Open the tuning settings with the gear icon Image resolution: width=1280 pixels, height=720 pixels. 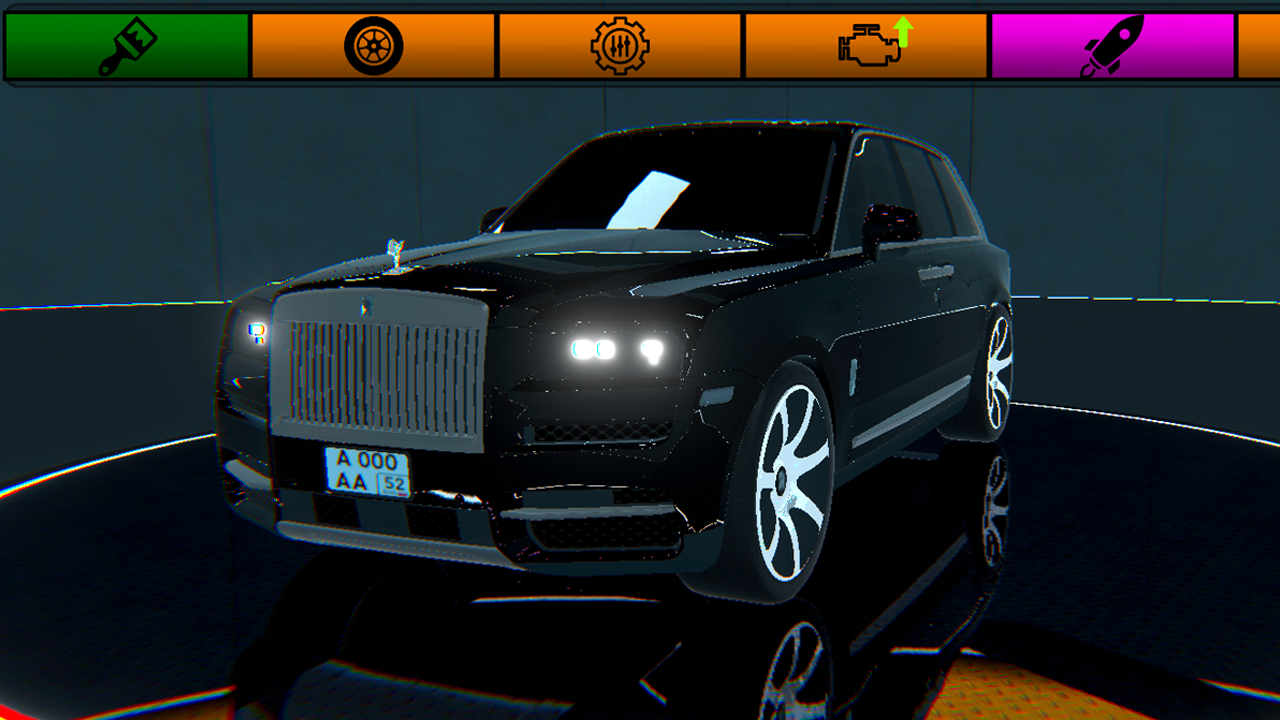tap(620, 43)
